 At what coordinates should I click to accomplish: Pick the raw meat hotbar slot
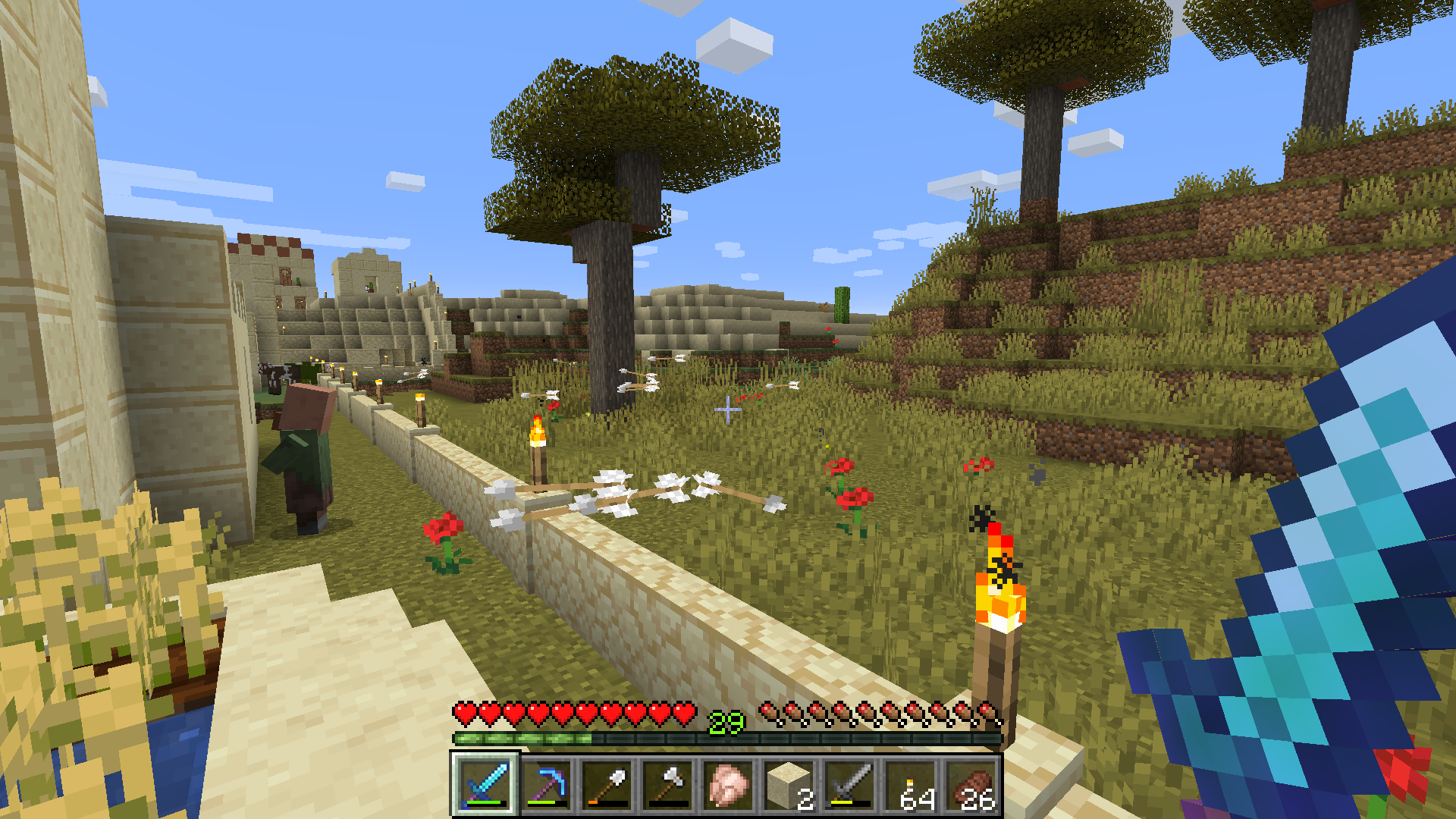tap(728, 785)
